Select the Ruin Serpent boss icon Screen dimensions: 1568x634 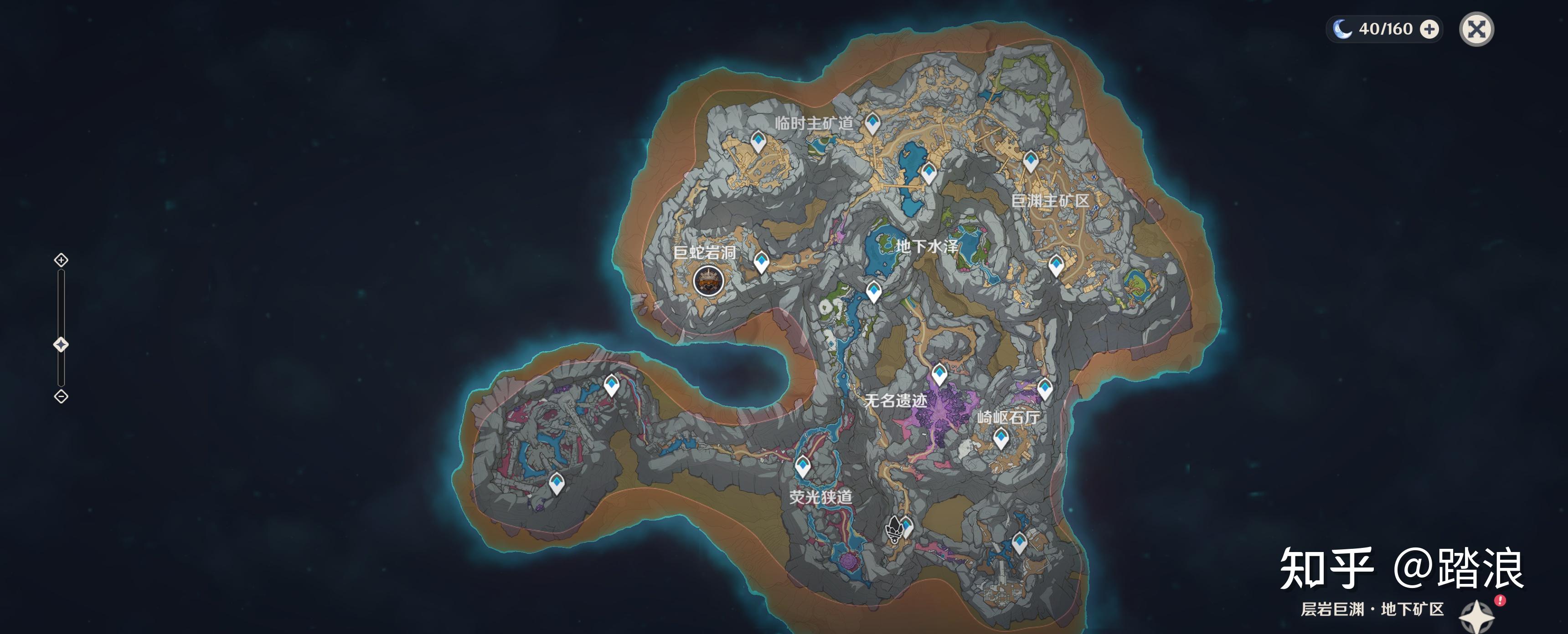click(708, 281)
